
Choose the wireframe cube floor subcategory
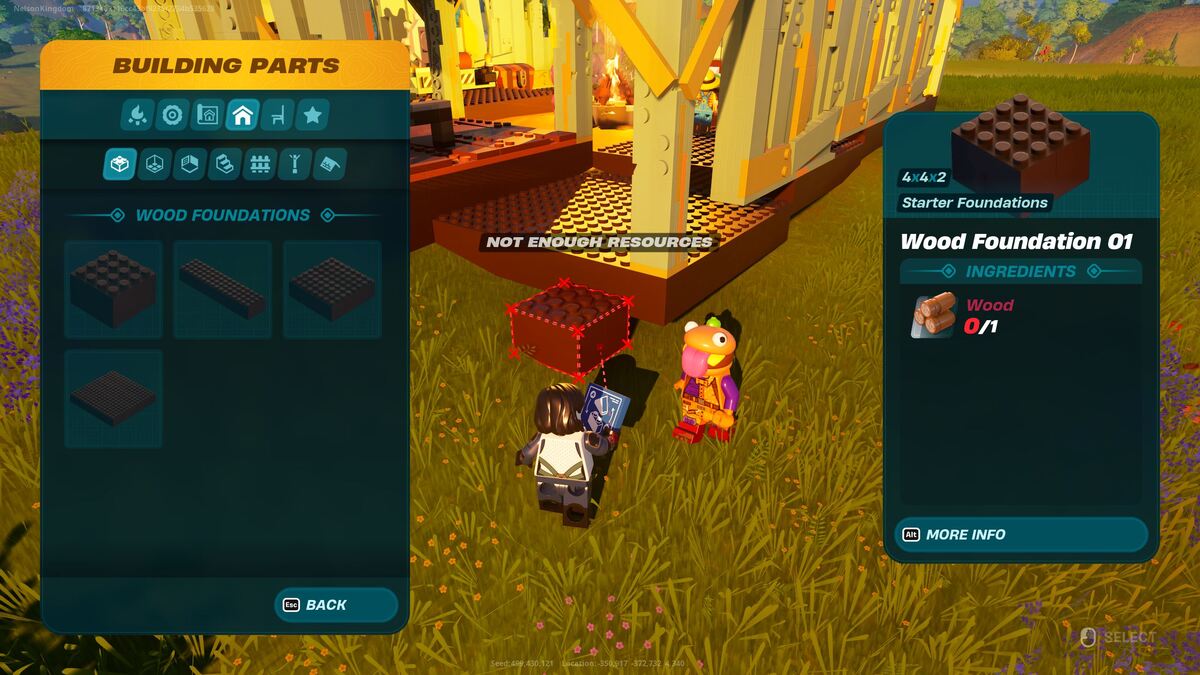(155, 164)
